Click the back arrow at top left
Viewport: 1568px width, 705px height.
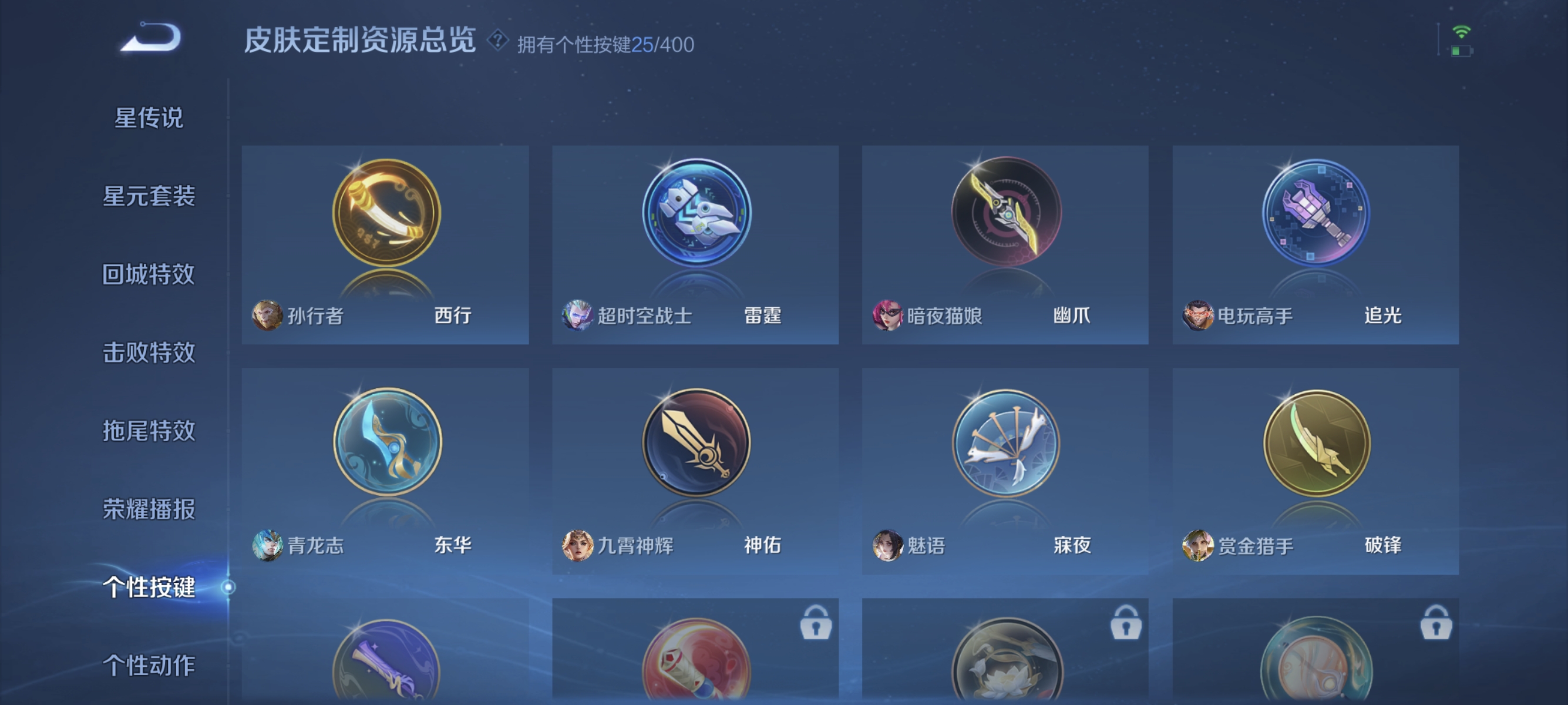click(152, 39)
